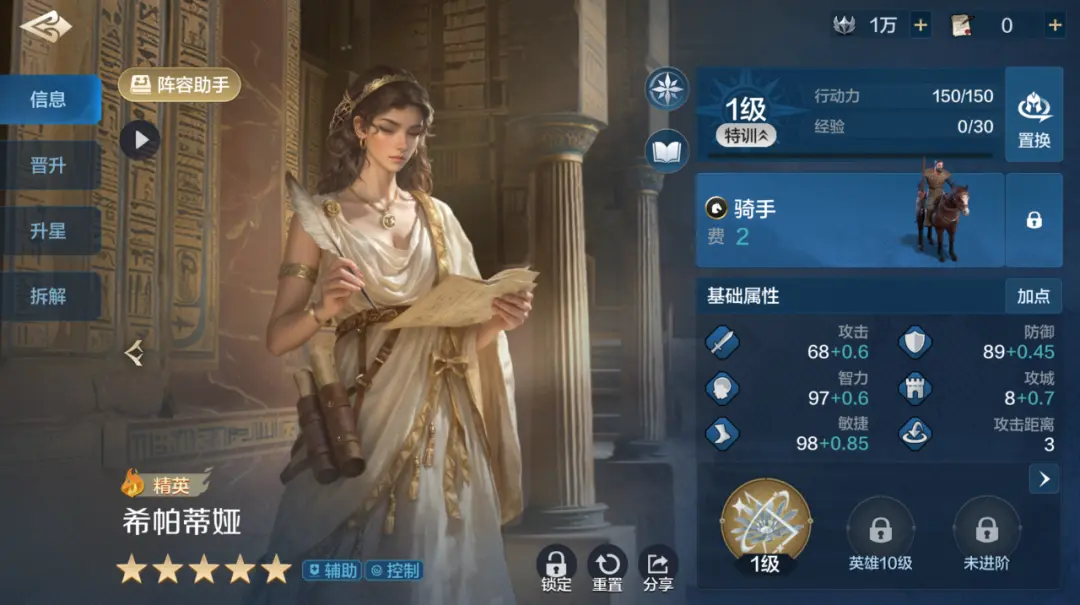
Task: Open the 阵容助手 lineup assistant
Action: [180, 85]
